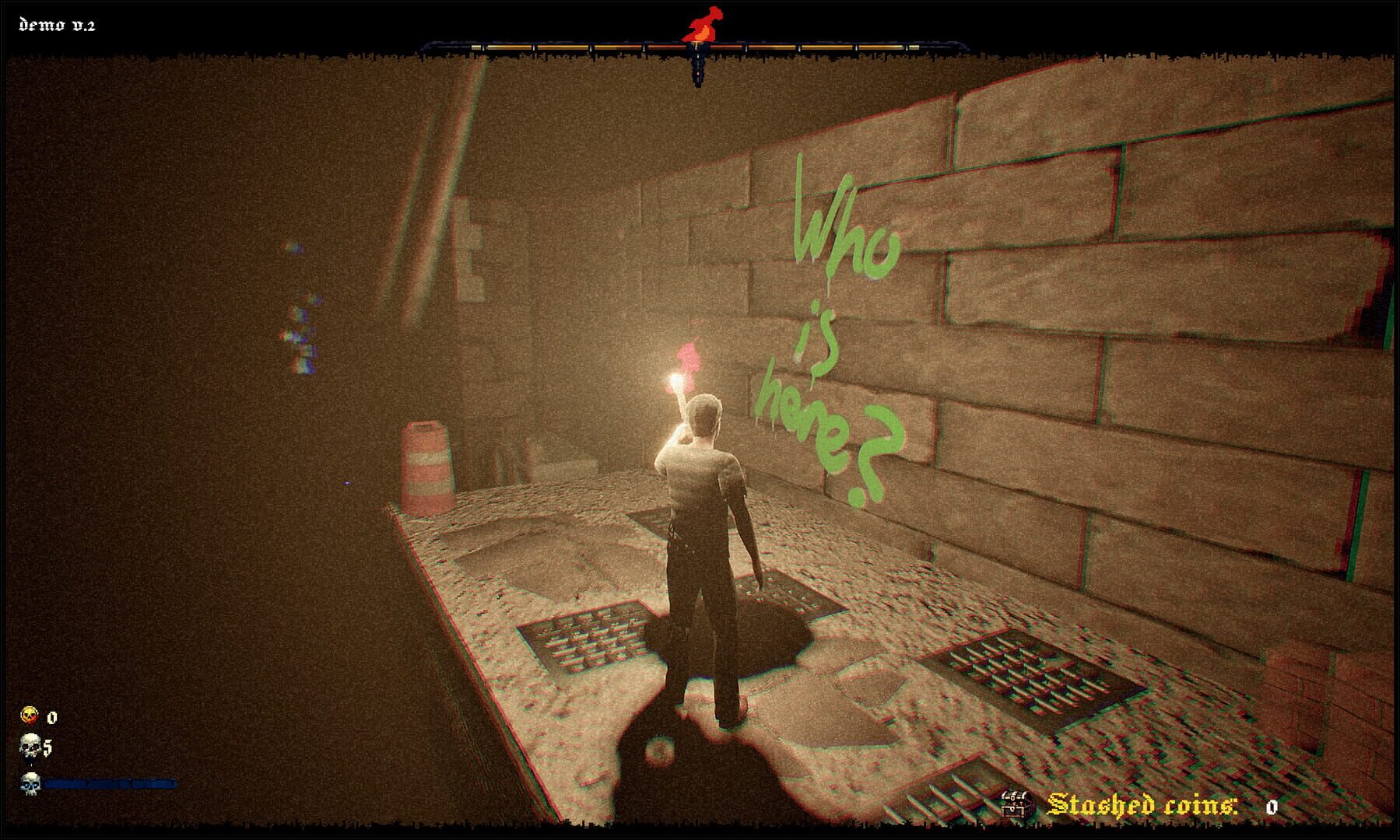
Task: Click the leftmost segment of the torch health bar
Action: [x=479, y=48]
